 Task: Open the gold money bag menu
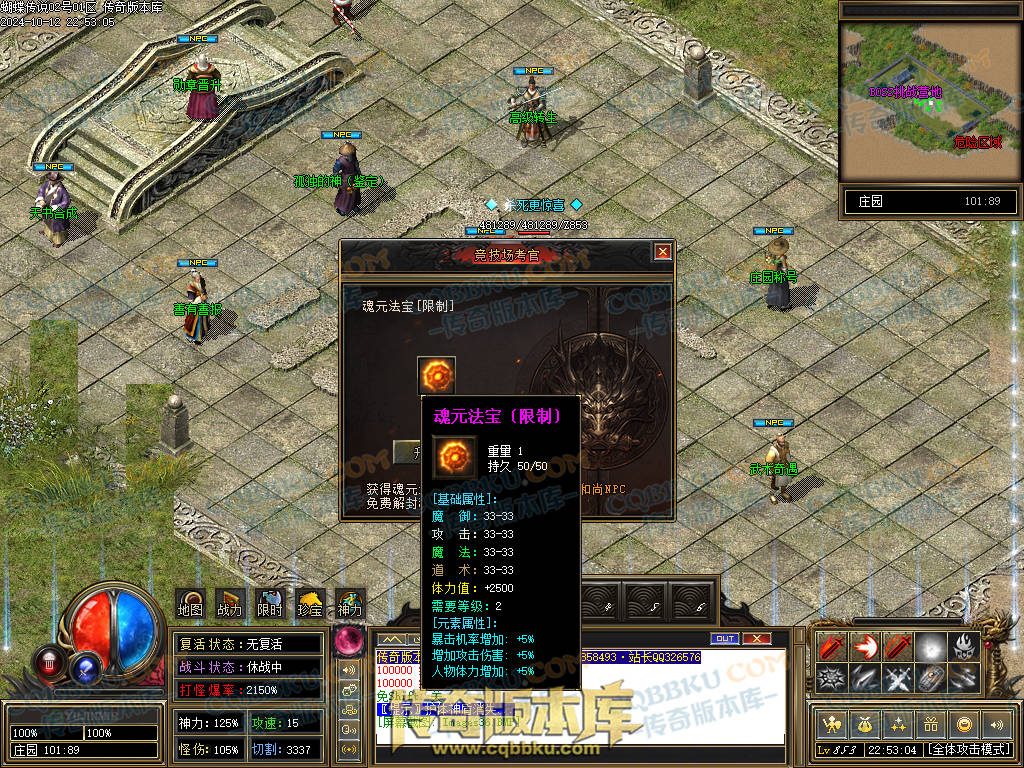click(863, 724)
